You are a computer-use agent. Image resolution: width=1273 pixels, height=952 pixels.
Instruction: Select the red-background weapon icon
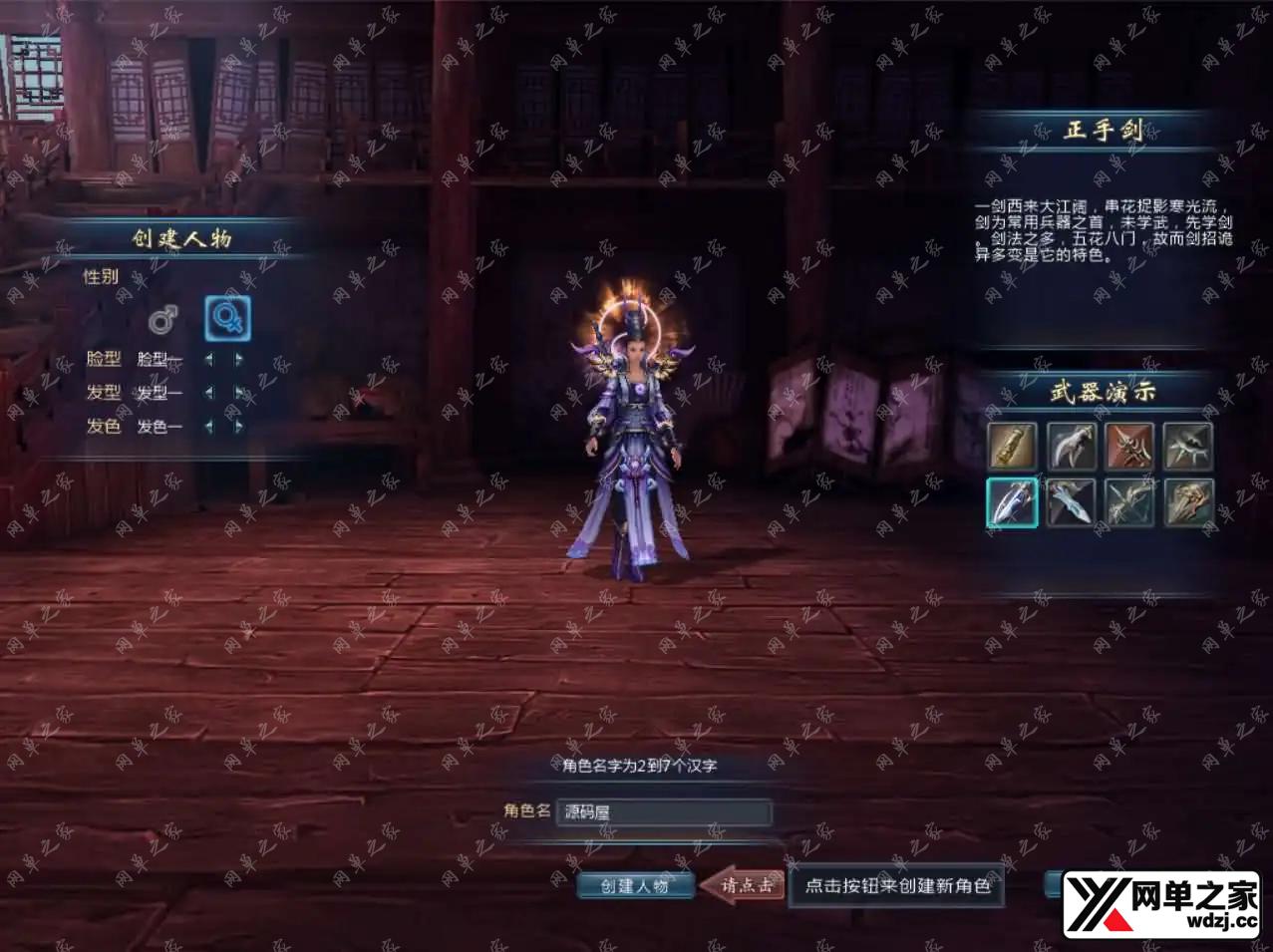[1129, 446]
